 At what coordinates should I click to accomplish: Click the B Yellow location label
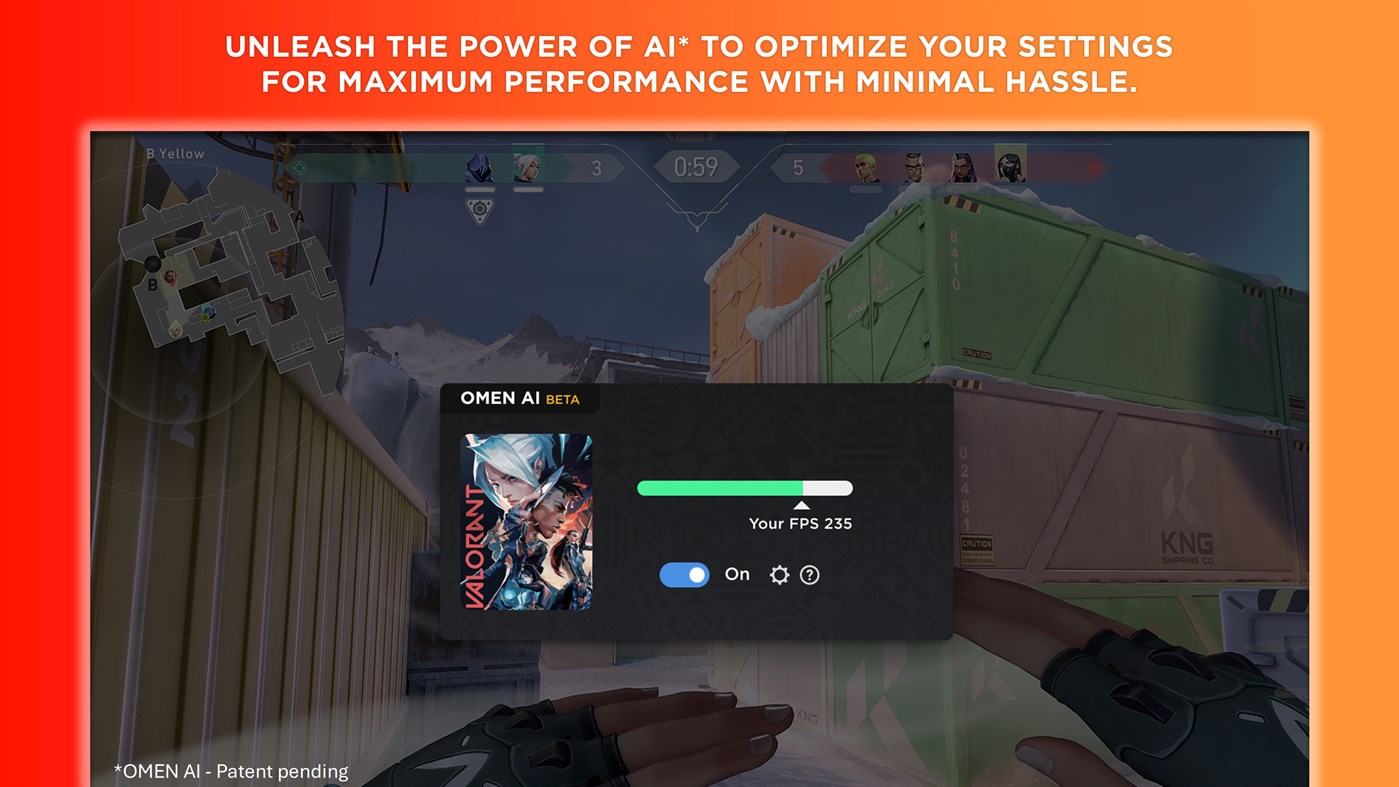point(176,153)
